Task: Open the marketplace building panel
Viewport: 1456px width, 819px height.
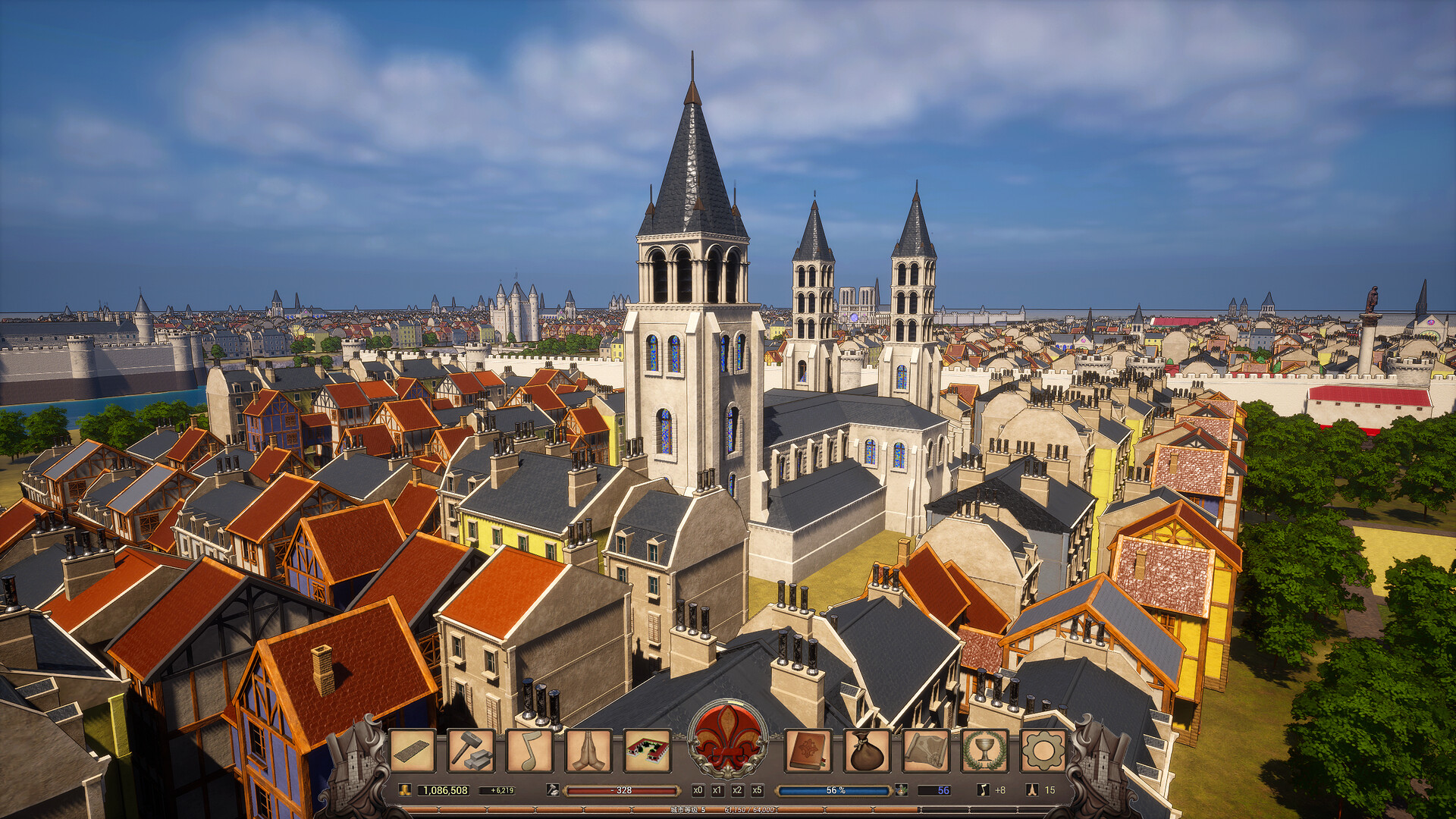Action: pos(648,751)
